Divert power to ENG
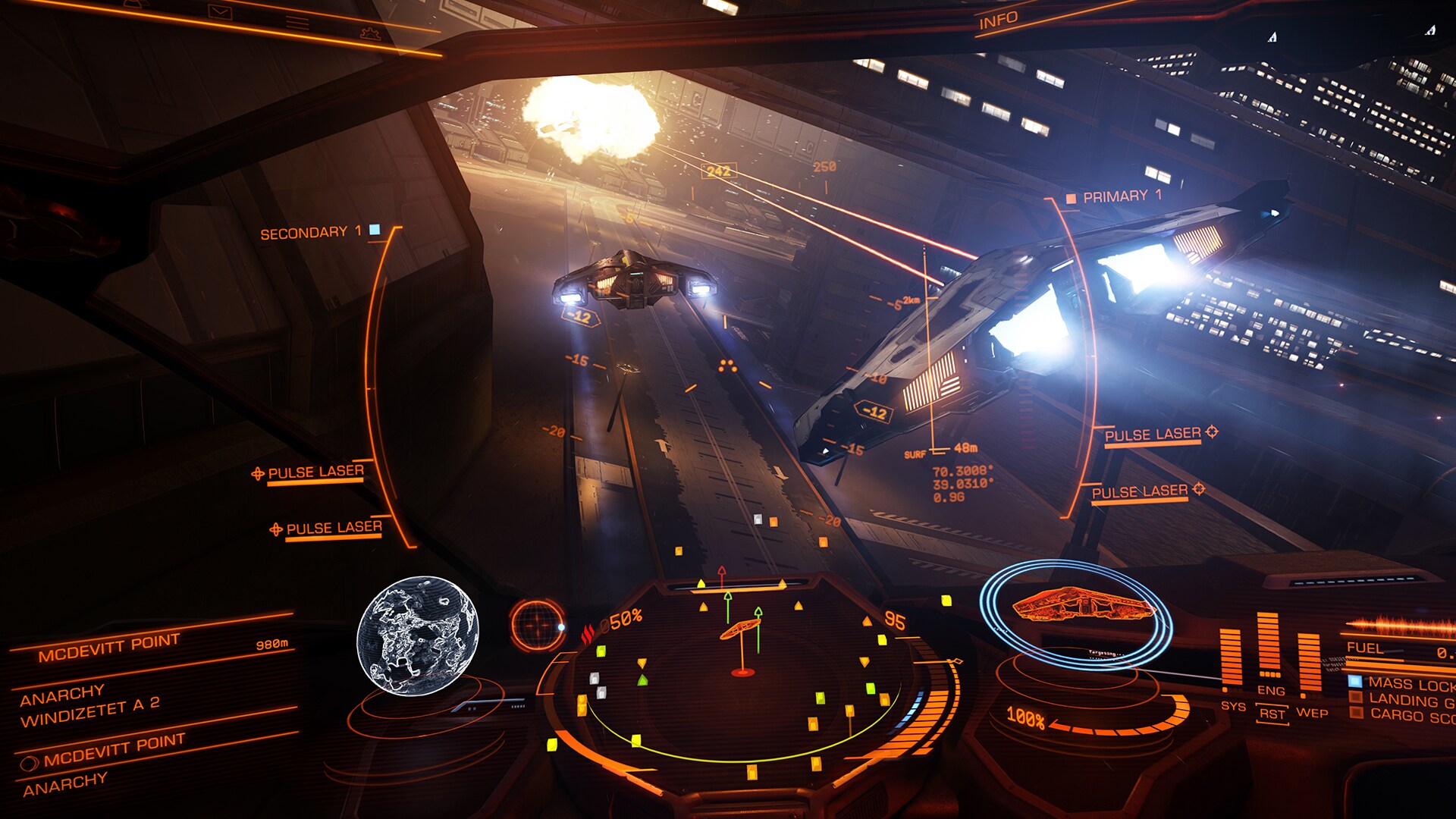The width and height of the screenshot is (1456, 819). pos(1271,691)
